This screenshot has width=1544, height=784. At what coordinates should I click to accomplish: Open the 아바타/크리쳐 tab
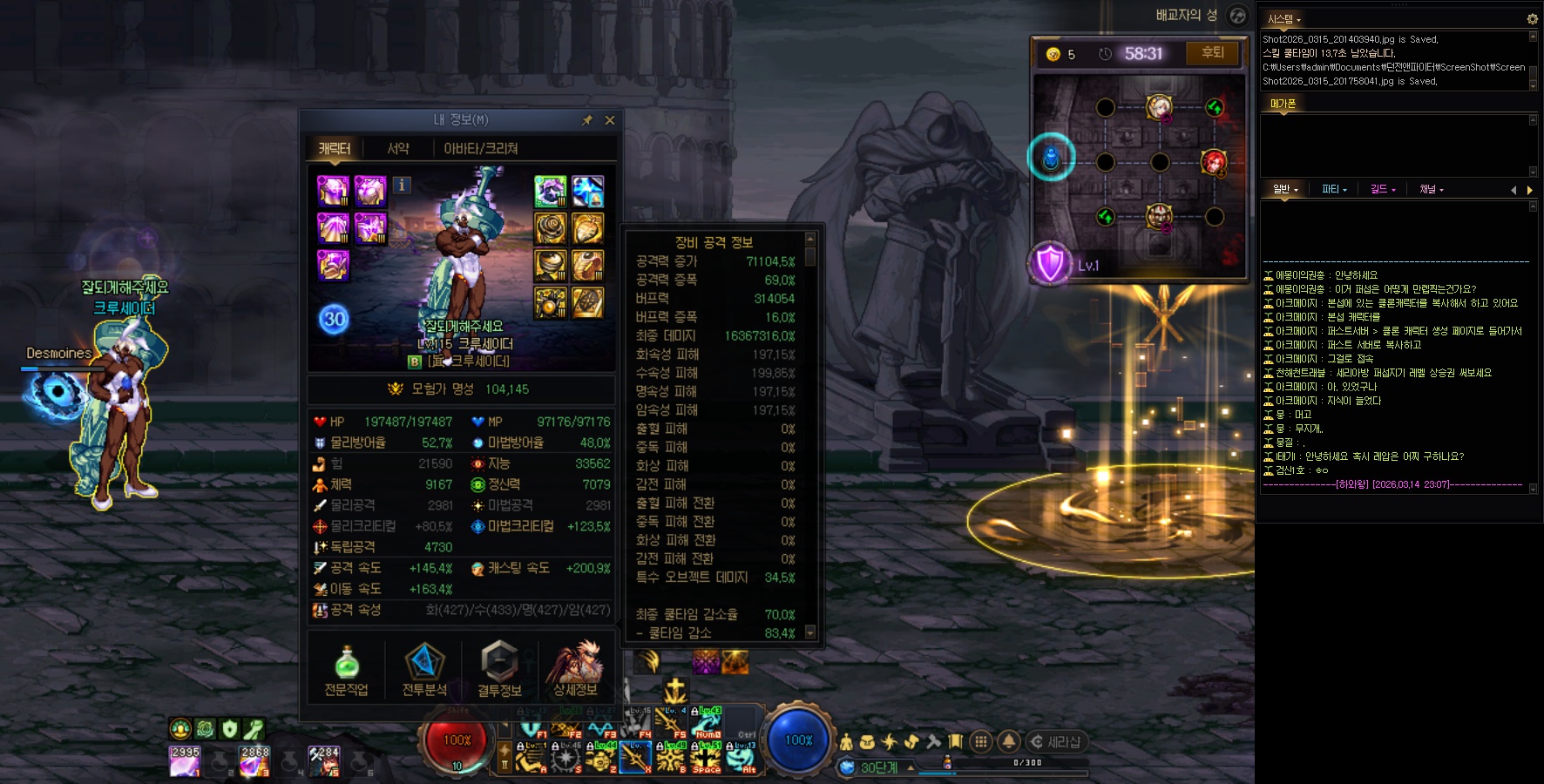point(480,149)
